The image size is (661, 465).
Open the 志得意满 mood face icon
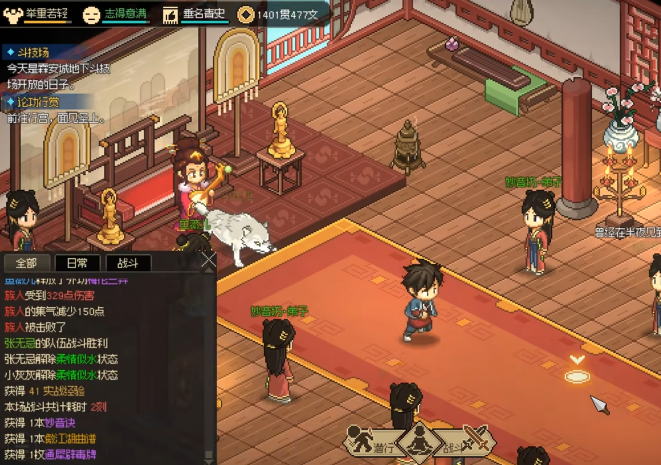coord(91,14)
